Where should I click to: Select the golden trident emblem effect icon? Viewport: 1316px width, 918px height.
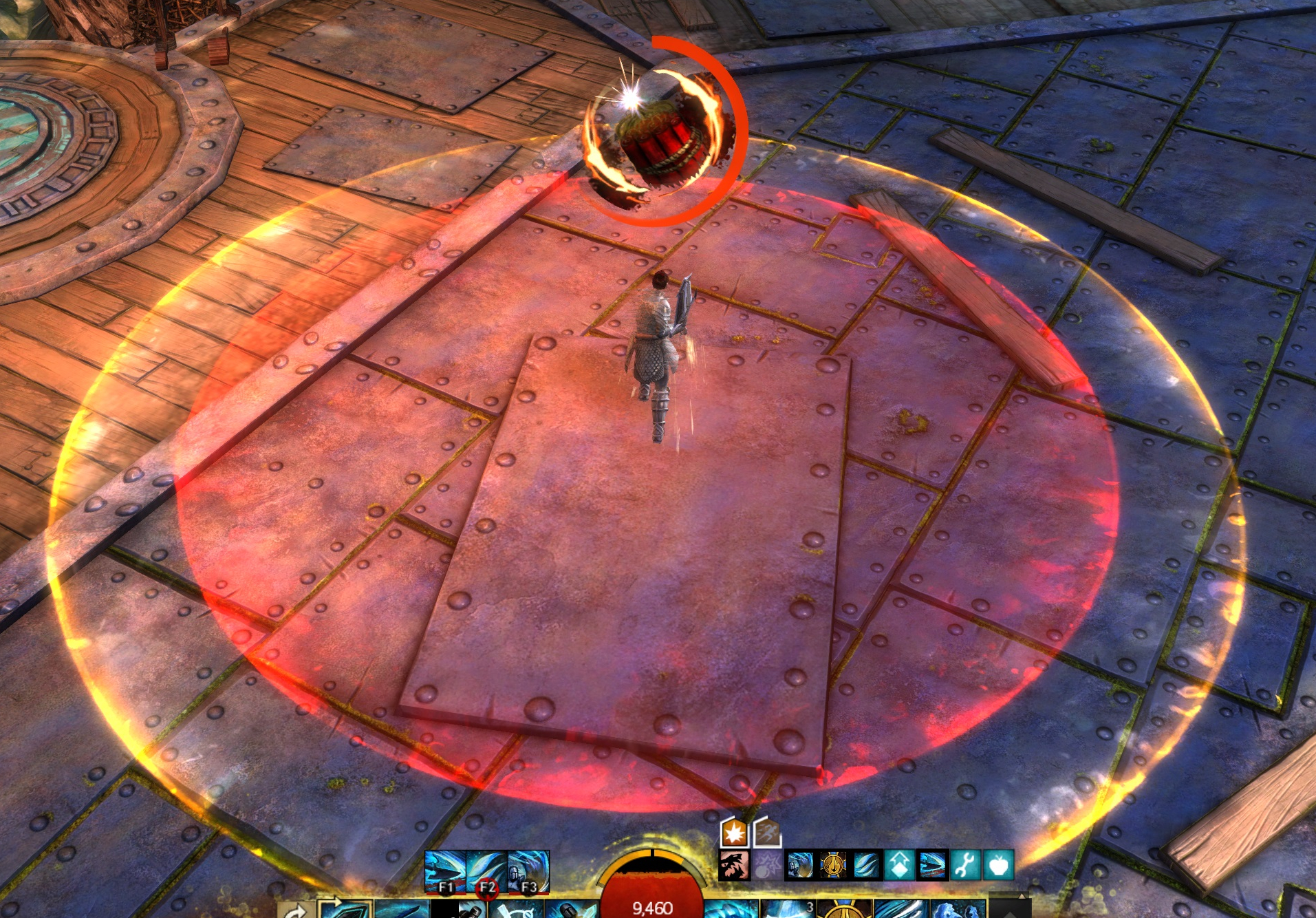833,866
